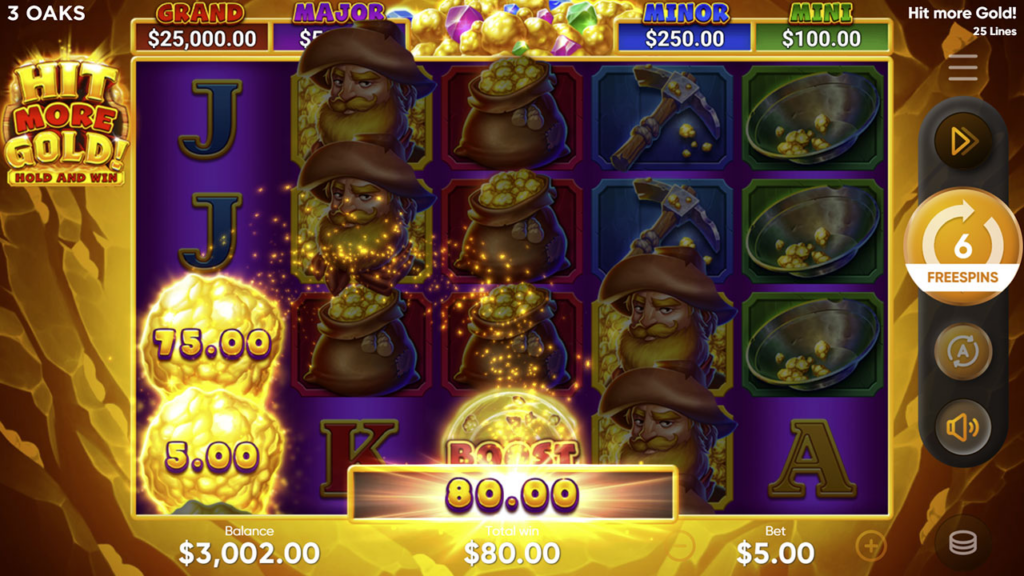Toggle the sound speaker button
This screenshot has width=1024, height=576.
click(963, 427)
